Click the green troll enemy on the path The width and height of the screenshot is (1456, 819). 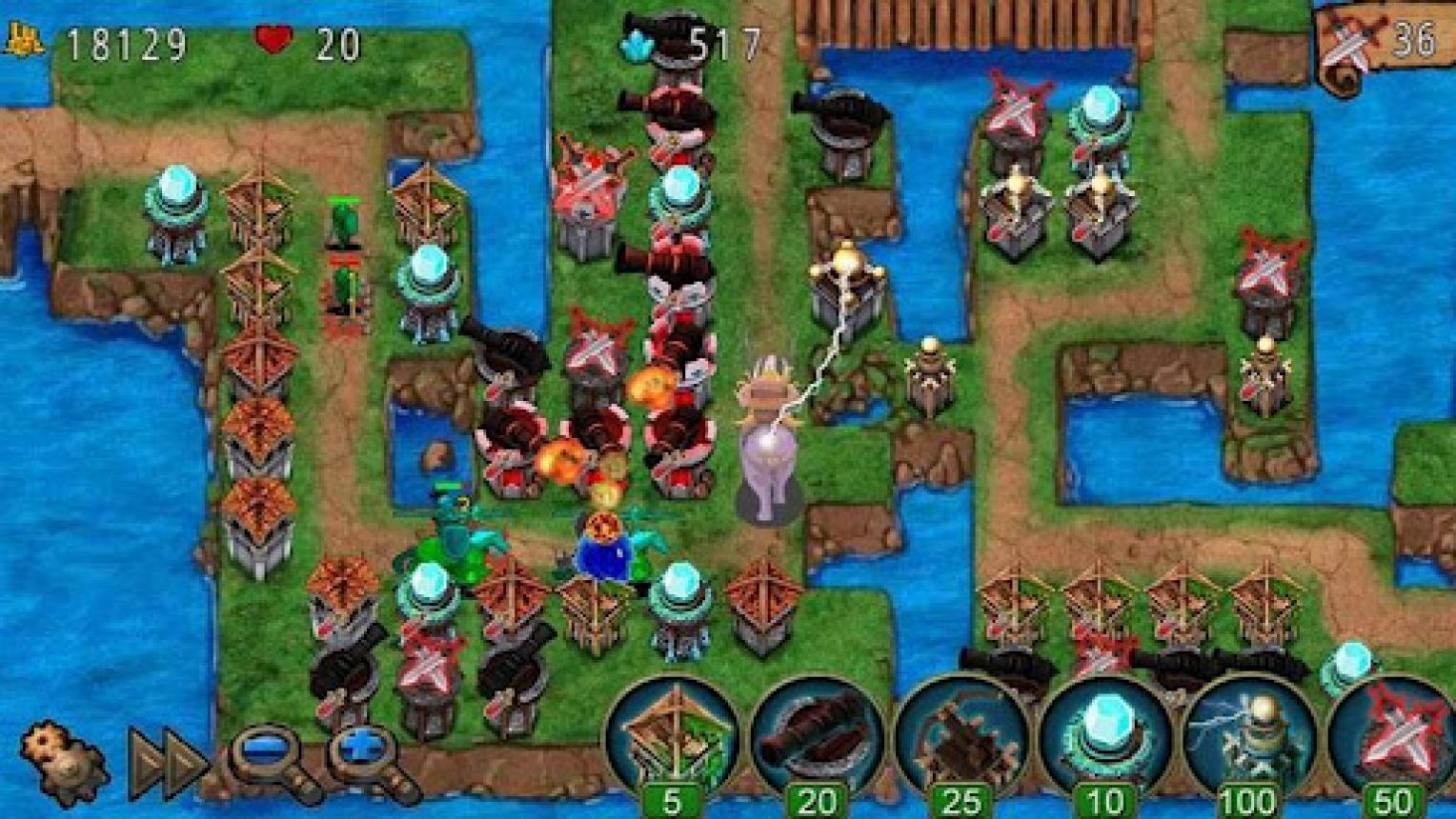(x=457, y=529)
